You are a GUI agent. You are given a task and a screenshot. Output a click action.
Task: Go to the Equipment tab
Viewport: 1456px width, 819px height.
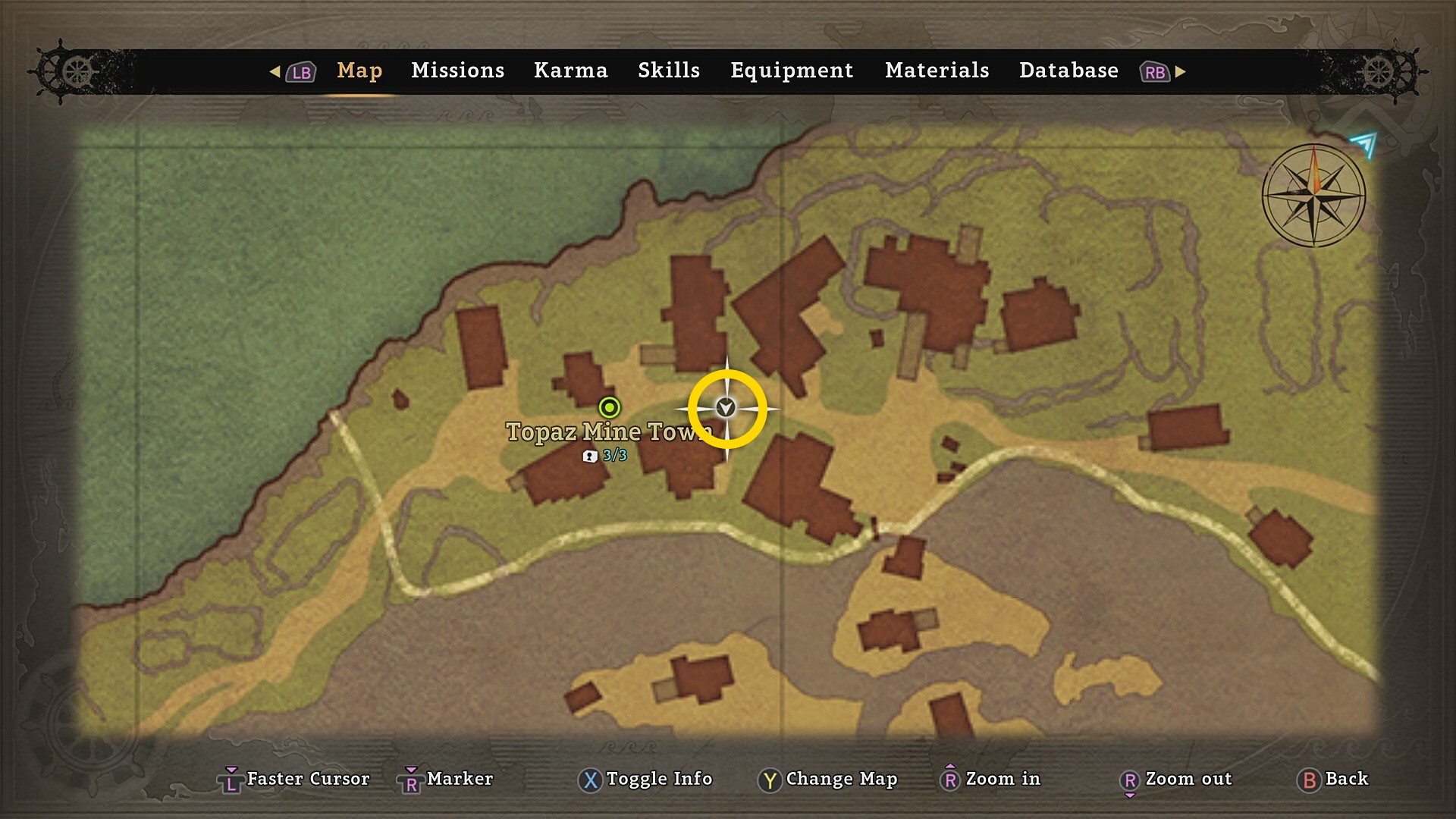(x=791, y=71)
